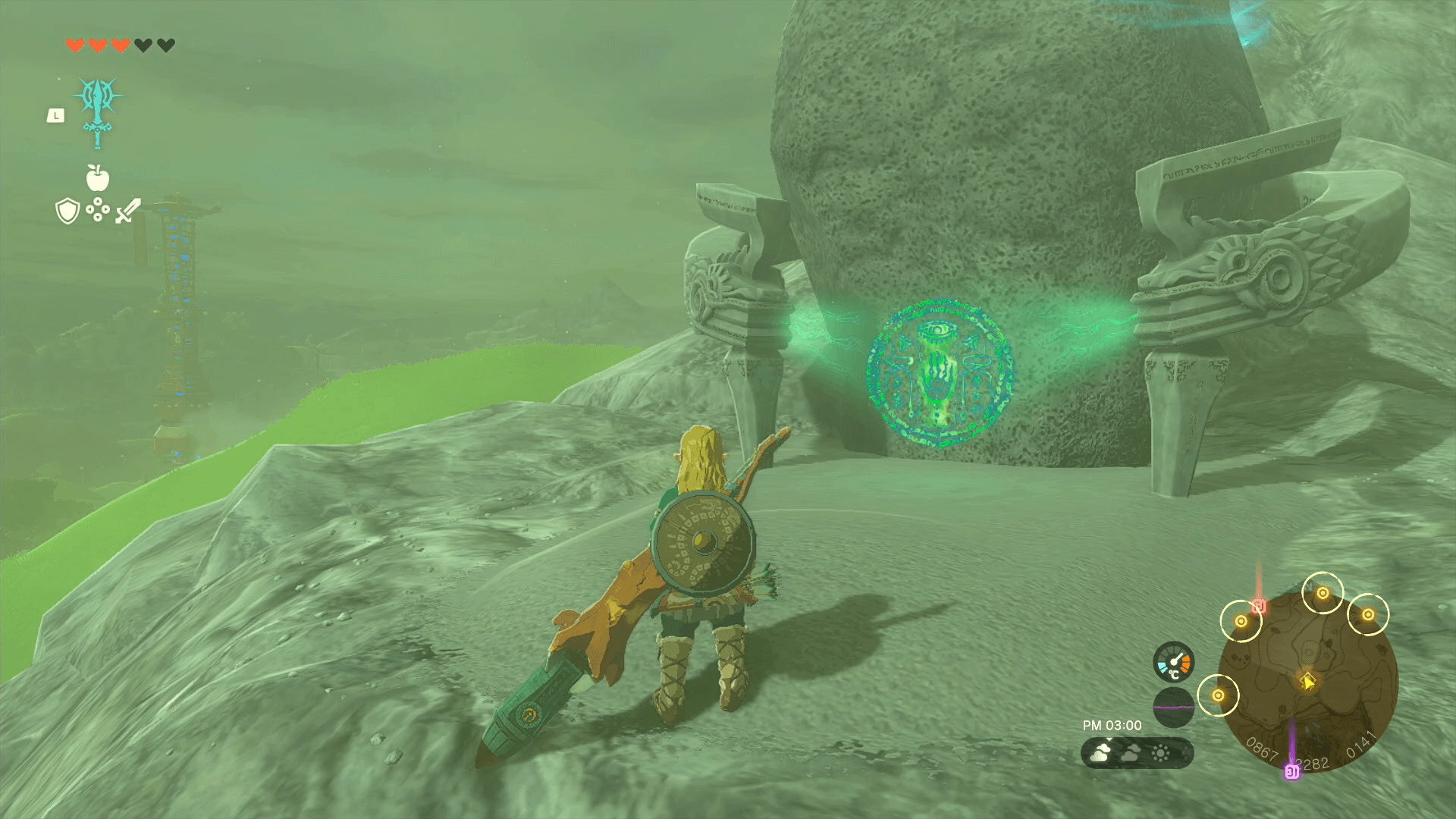The image size is (1456, 819).
Task: Click the noise meter with purple line
Action: [1173, 707]
